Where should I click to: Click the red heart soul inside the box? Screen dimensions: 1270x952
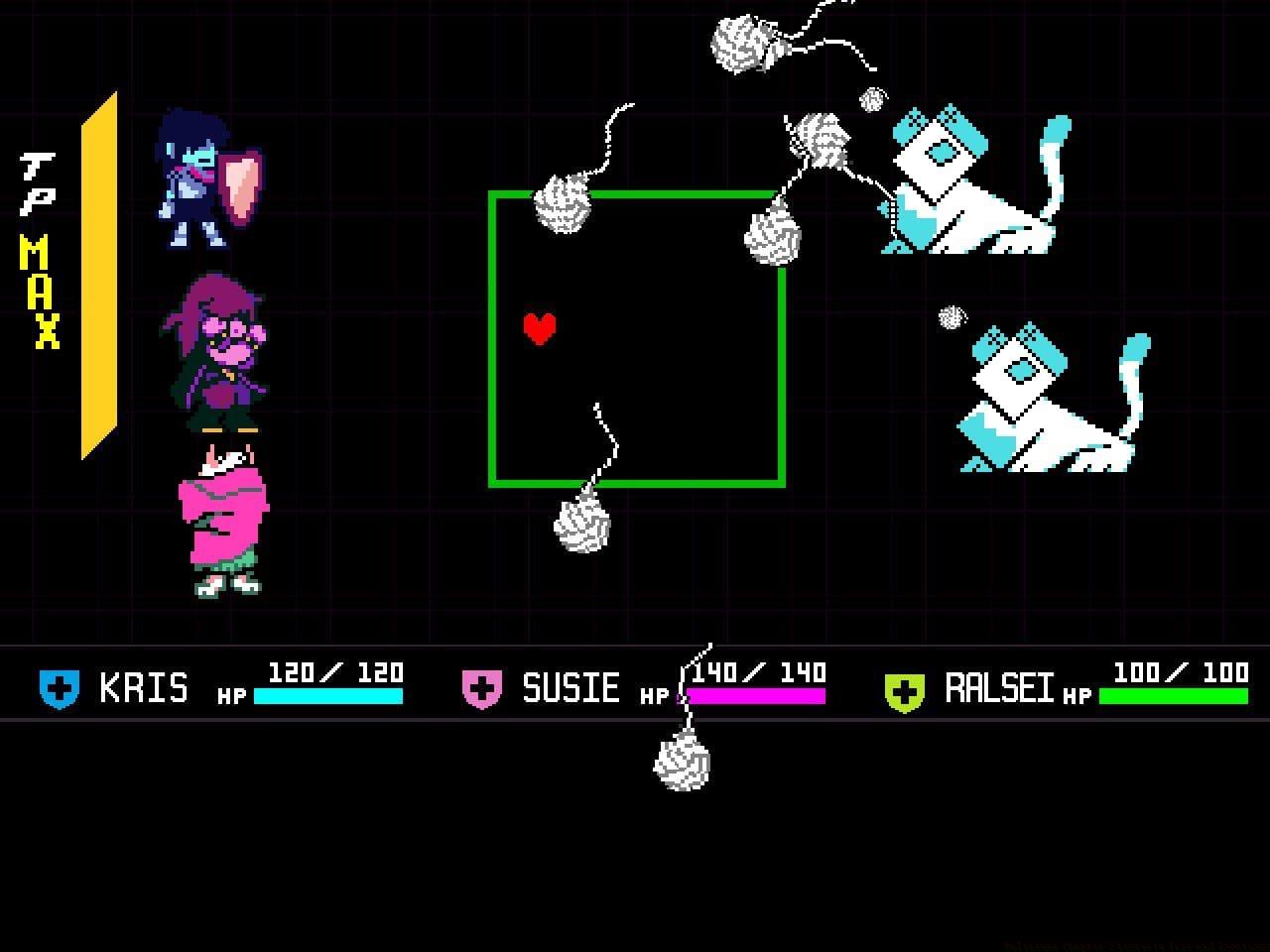coord(540,326)
